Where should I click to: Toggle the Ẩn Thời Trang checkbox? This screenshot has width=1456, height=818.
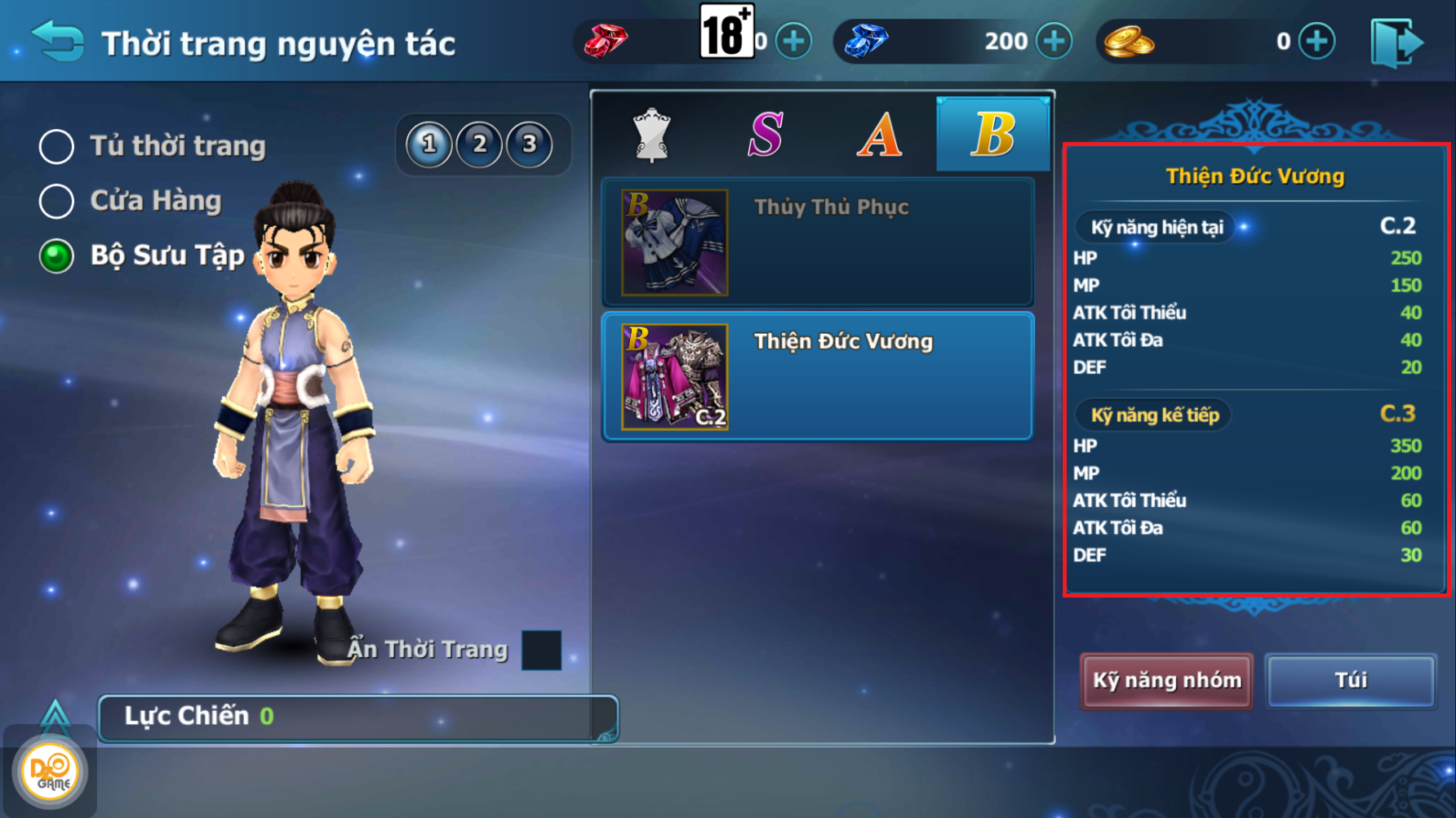541,650
